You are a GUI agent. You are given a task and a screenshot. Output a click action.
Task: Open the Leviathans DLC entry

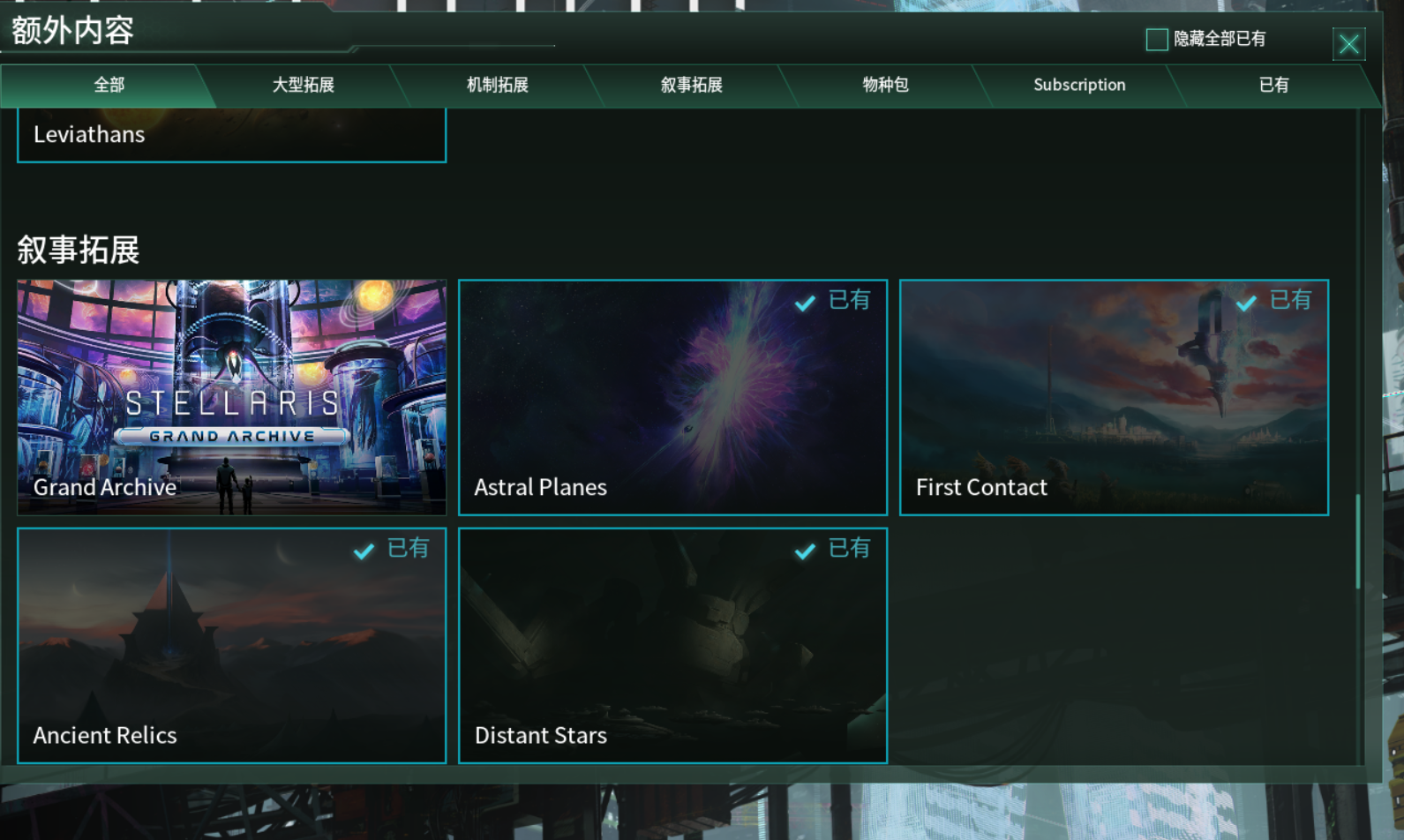point(231,135)
